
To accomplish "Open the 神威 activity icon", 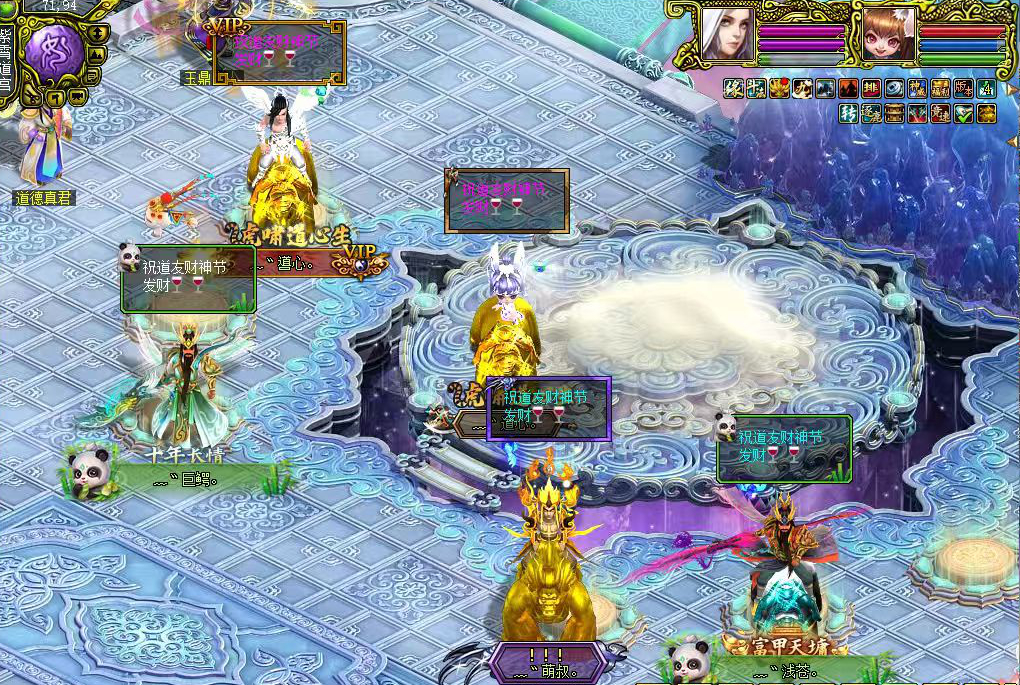I will pyautogui.click(x=917, y=89).
